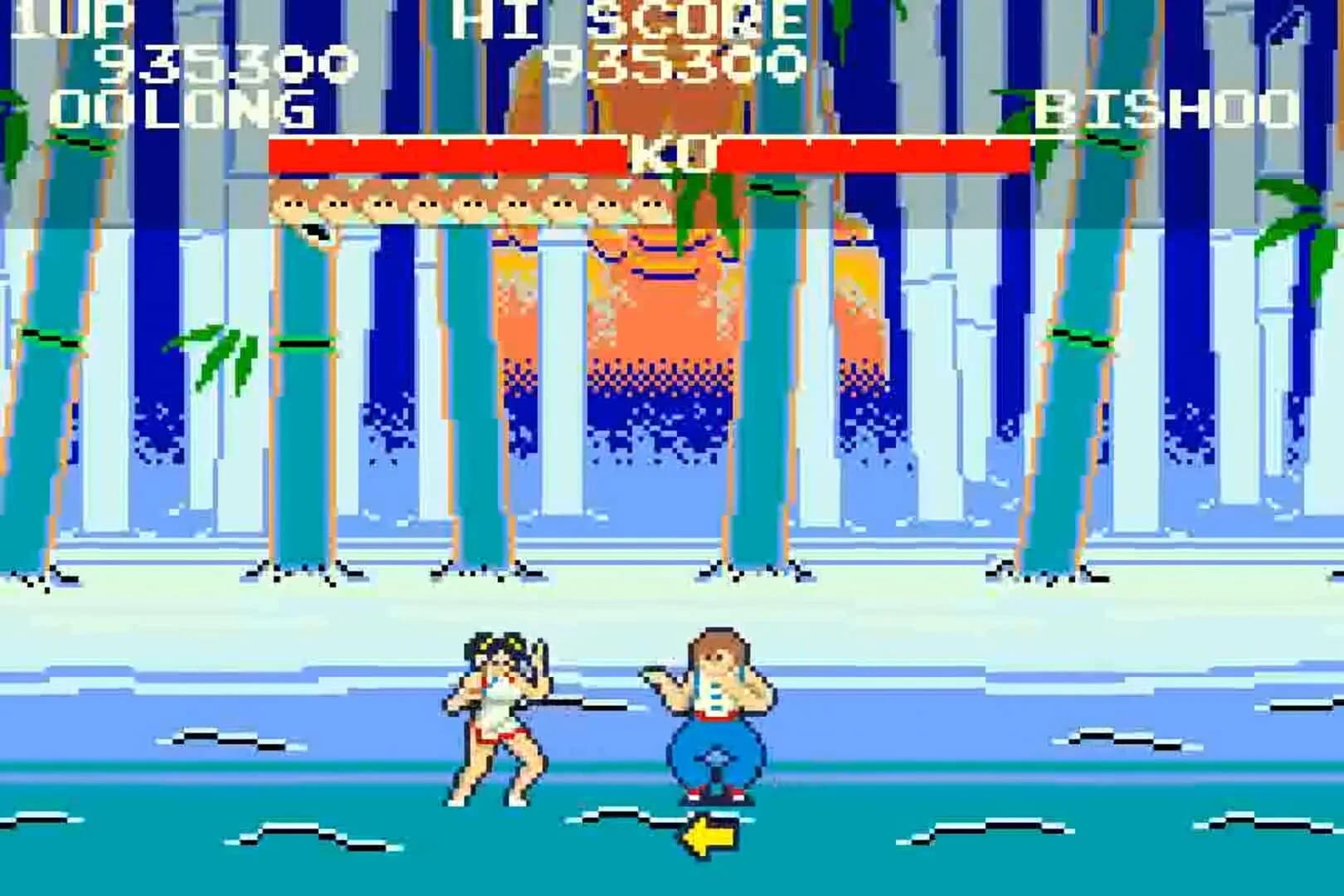Click the player score 935300
The height and width of the screenshot is (896, 1344).
(220, 62)
